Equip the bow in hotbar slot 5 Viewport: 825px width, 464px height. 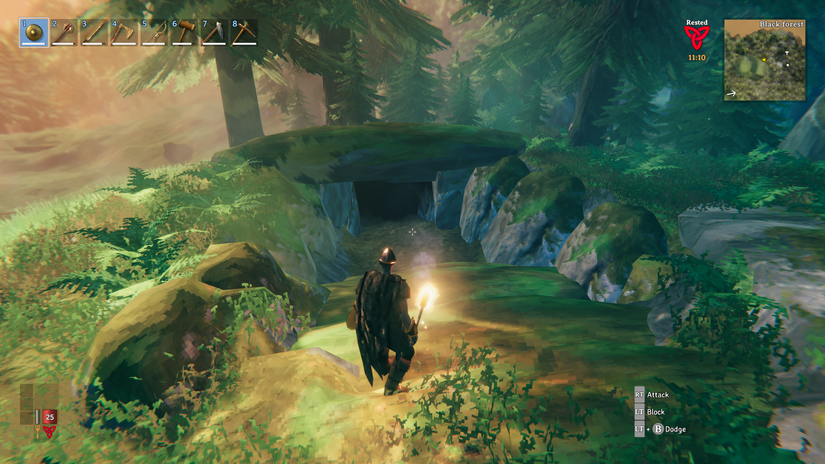(x=153, y=33)
